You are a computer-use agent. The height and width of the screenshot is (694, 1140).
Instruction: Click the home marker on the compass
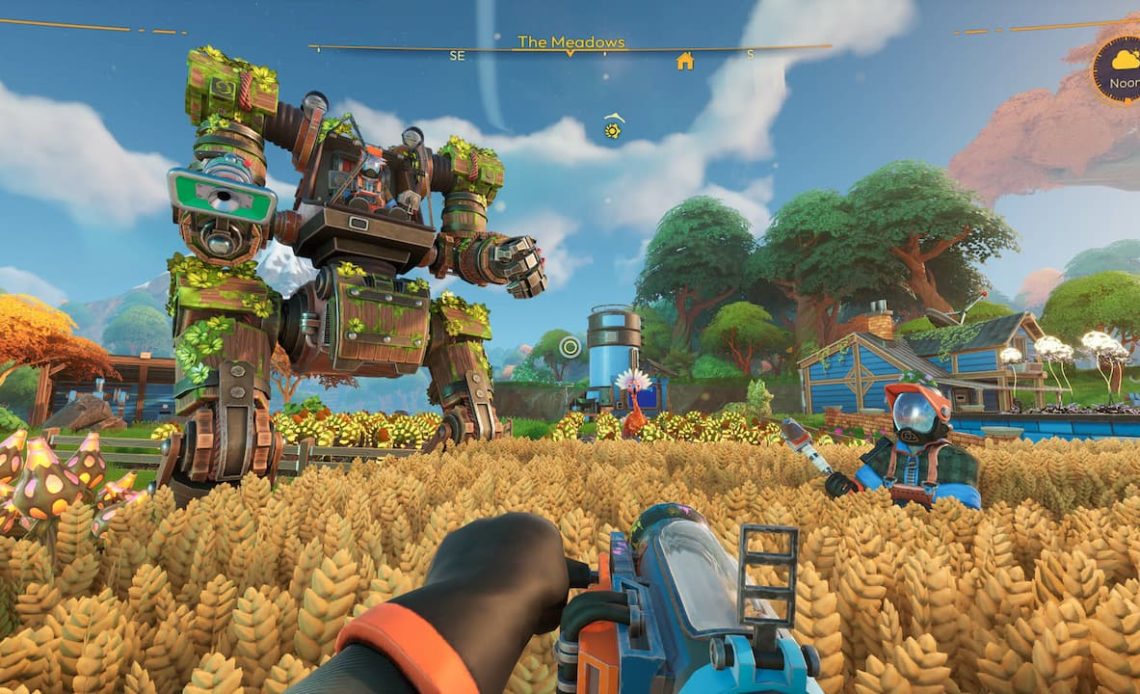(x=685, y=61)
